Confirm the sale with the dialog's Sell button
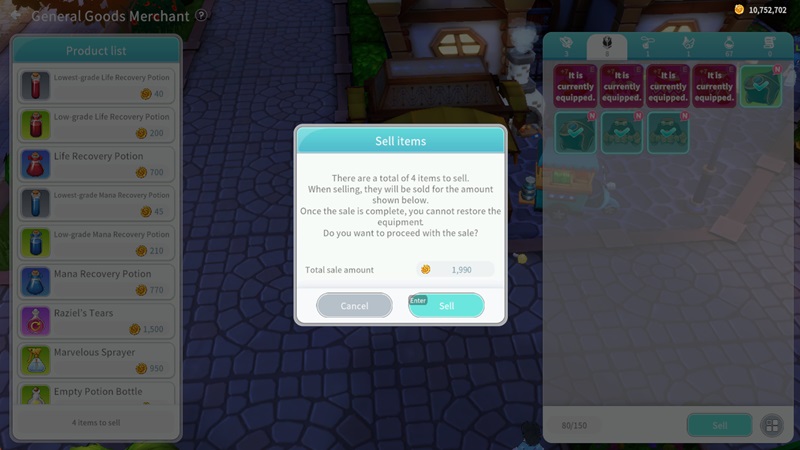 tap(446, 305)
